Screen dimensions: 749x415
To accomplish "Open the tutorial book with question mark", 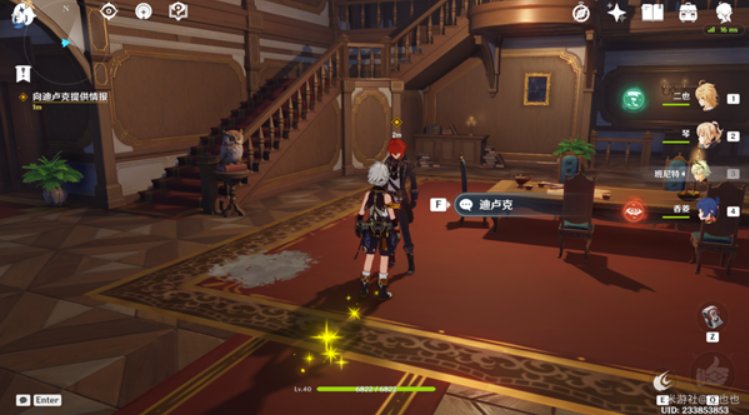I will tap(178, 11).
